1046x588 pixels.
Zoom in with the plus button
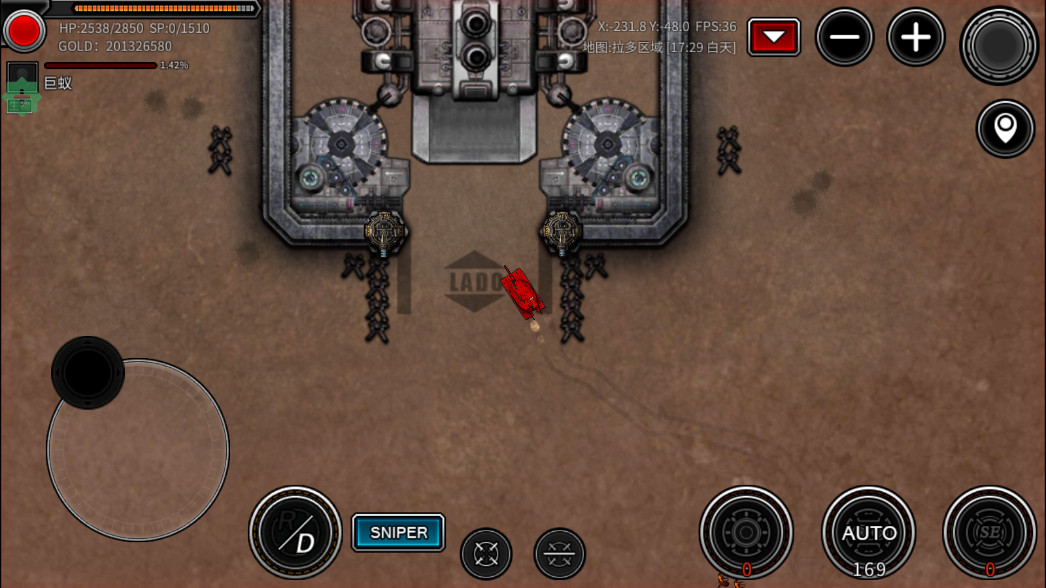click(915, 38)
